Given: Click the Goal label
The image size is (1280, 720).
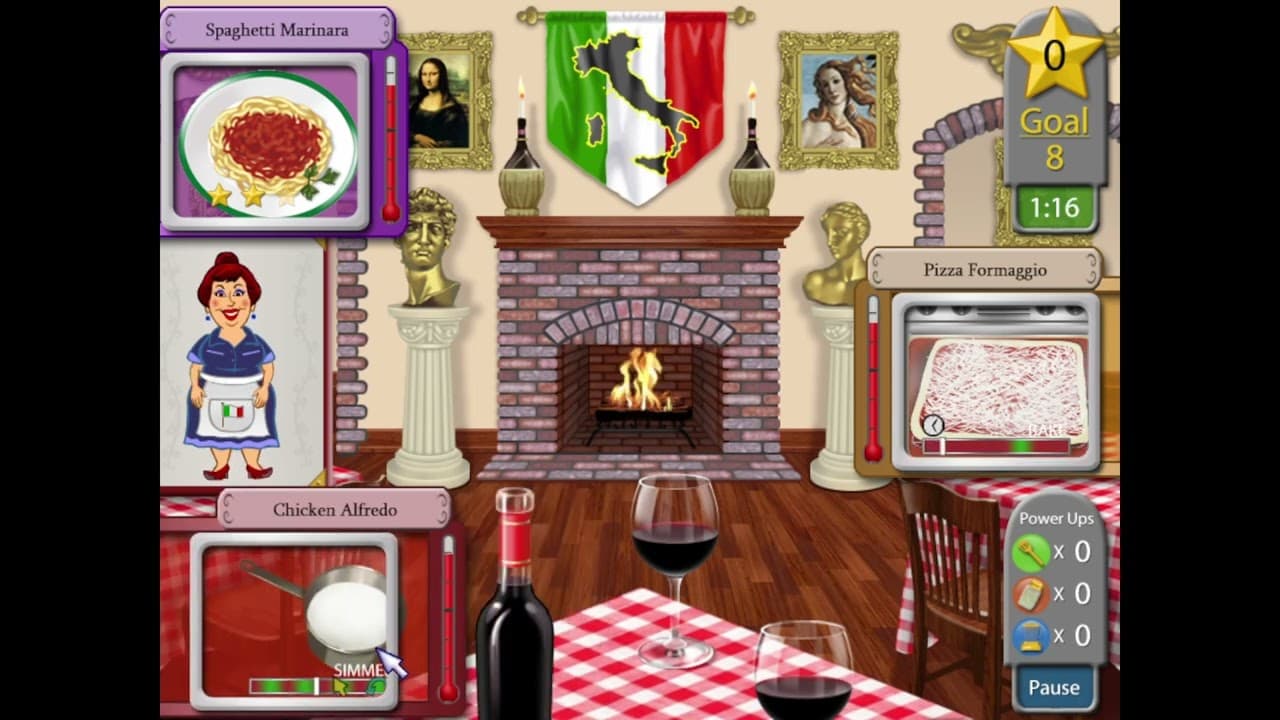Looking at the screenshot, I should pyautogui.click(x=1053, y=121).
